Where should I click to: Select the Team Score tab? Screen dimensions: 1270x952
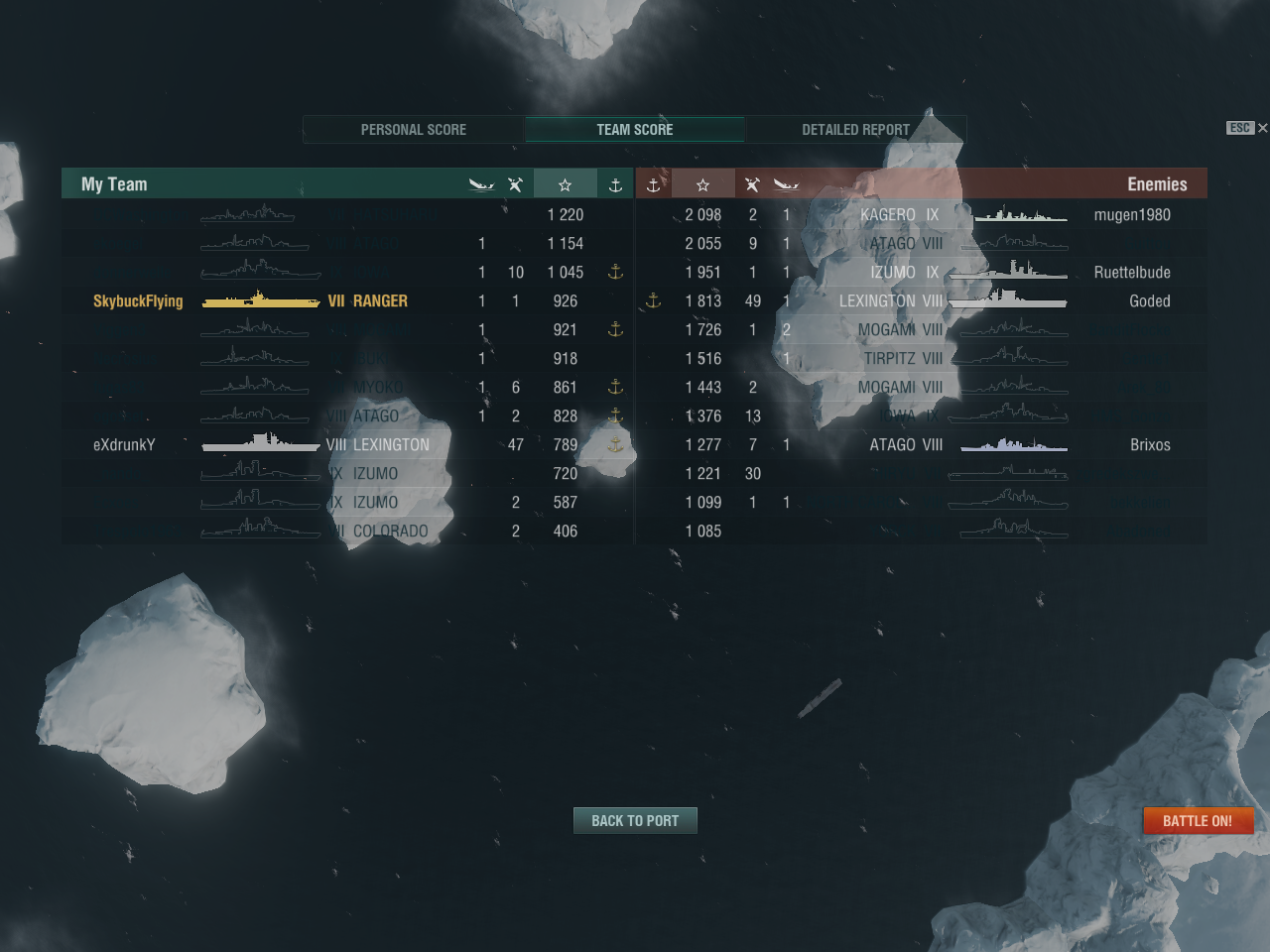pyautogui.click(x=635, y=130)
